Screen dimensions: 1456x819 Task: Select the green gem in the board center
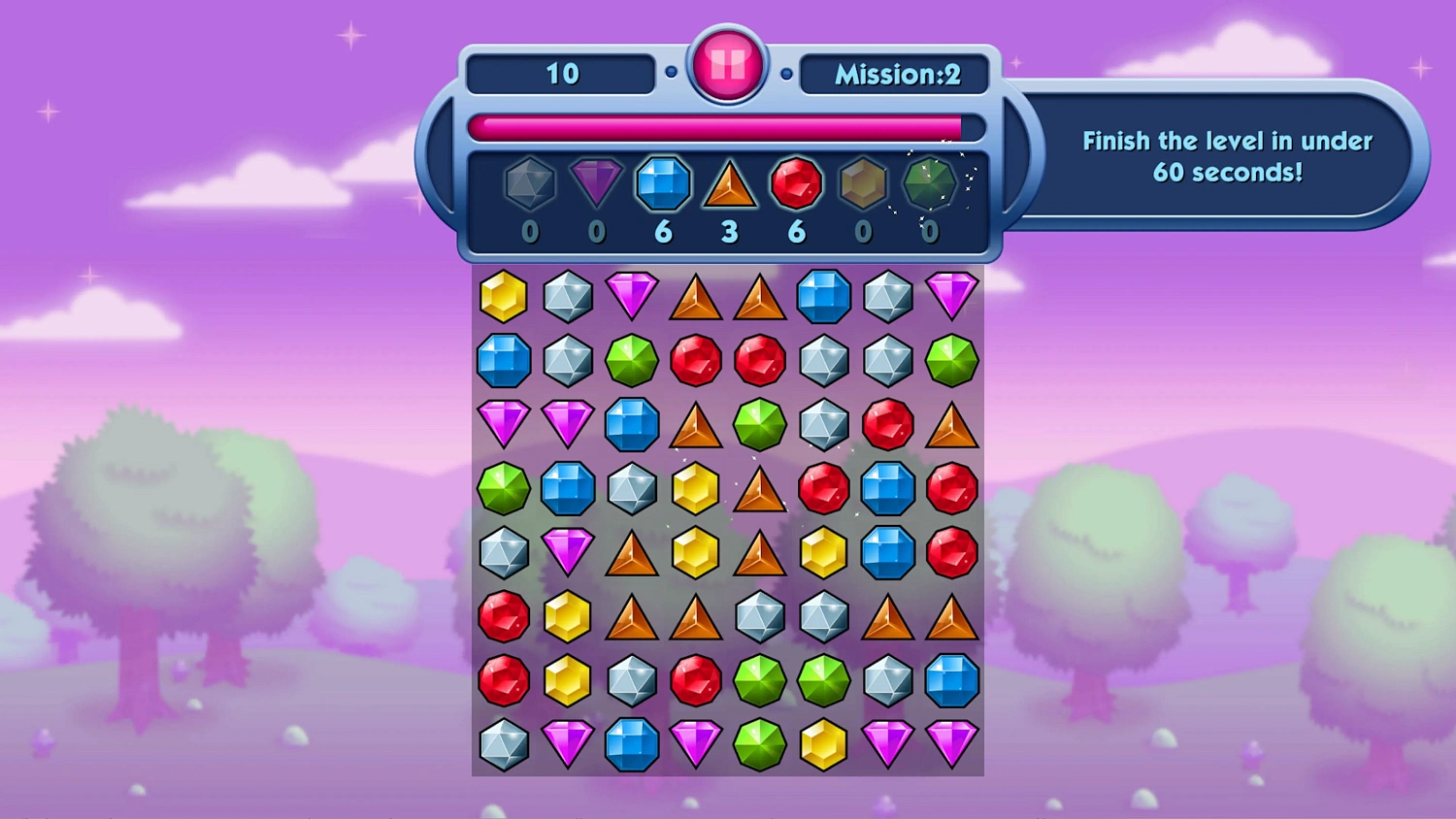tap(760, 423)
